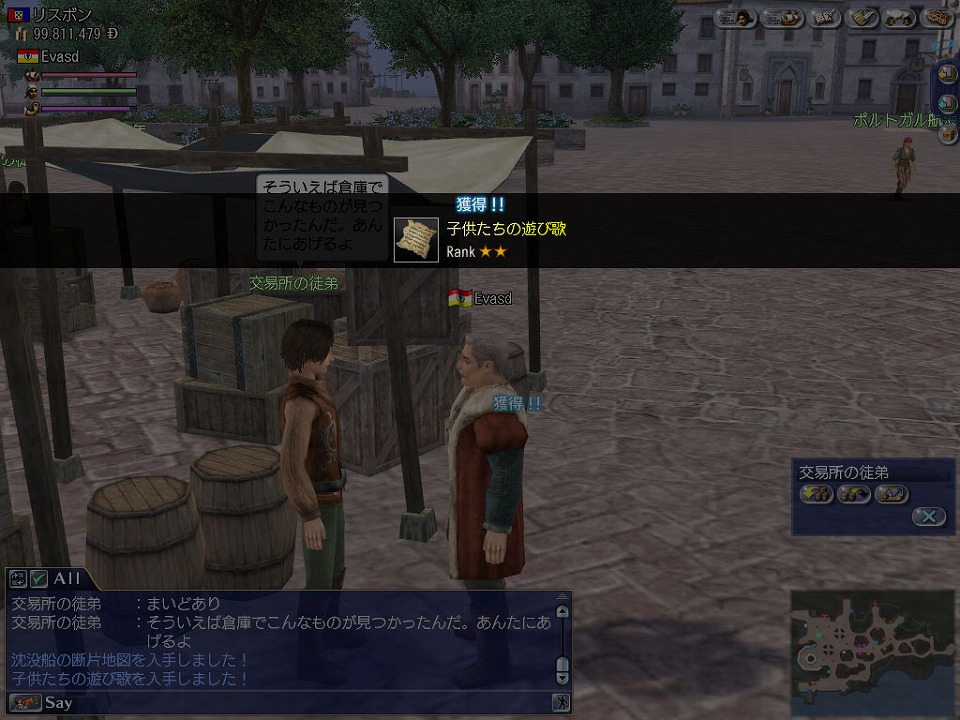960x720 pixels.
Task: Click the teal arrow side button
Action: pos(947,104)
